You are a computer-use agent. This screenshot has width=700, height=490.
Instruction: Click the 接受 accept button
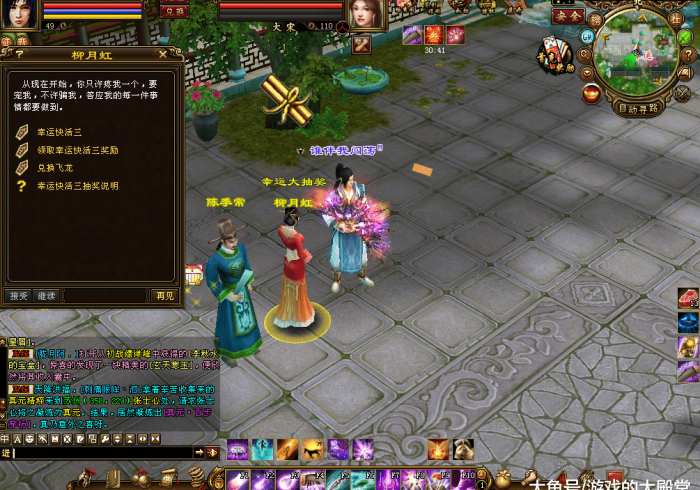[19, 295]
